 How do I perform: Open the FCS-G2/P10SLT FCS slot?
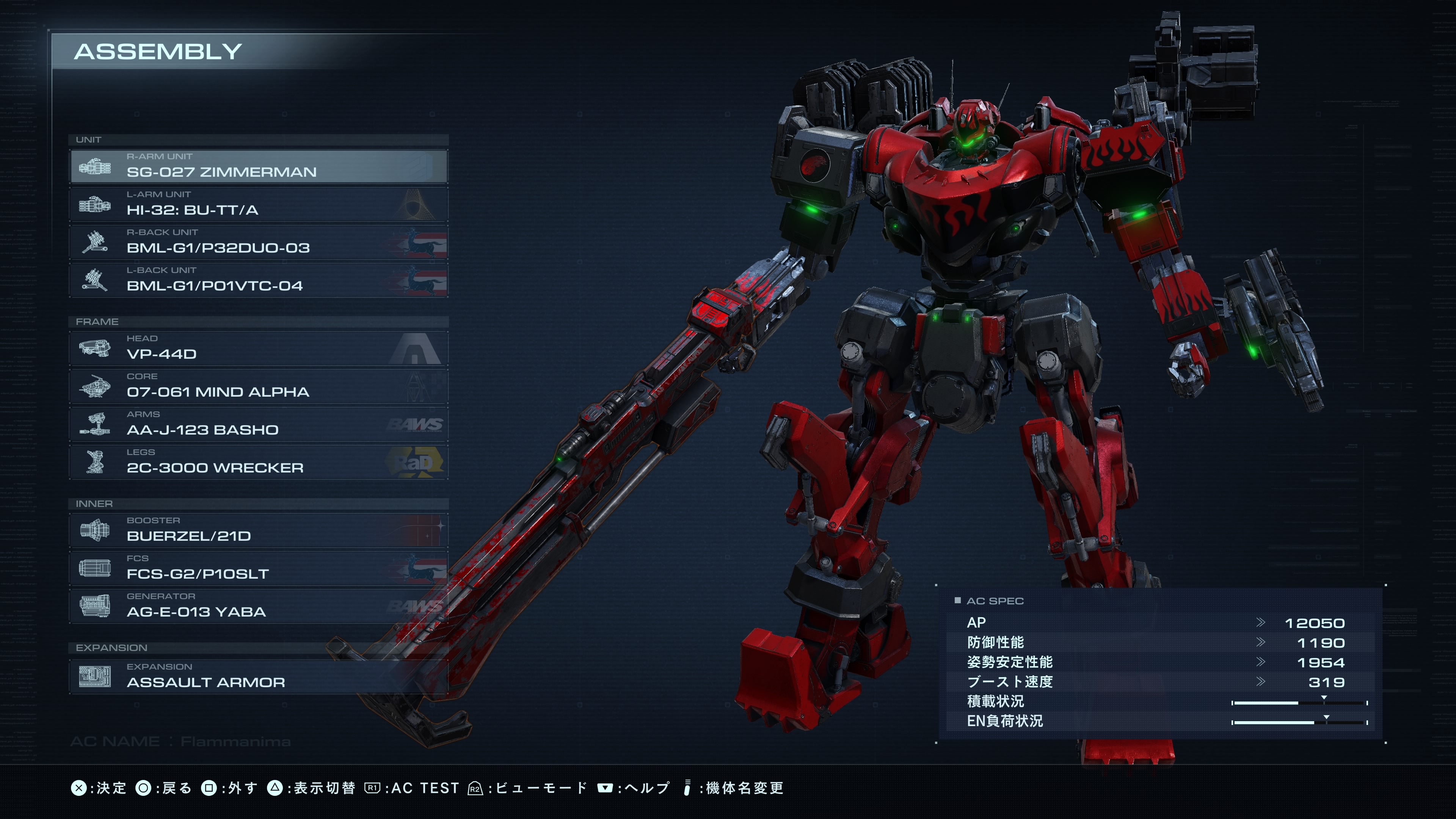[259, 568]
